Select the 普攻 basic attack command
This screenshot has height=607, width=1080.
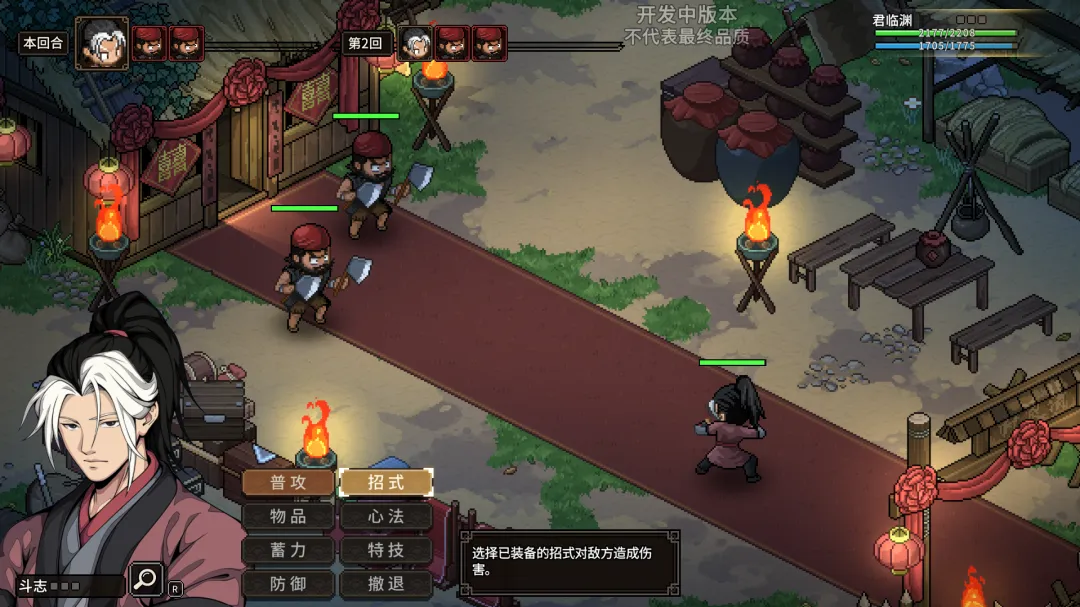(x=288, y=483)
